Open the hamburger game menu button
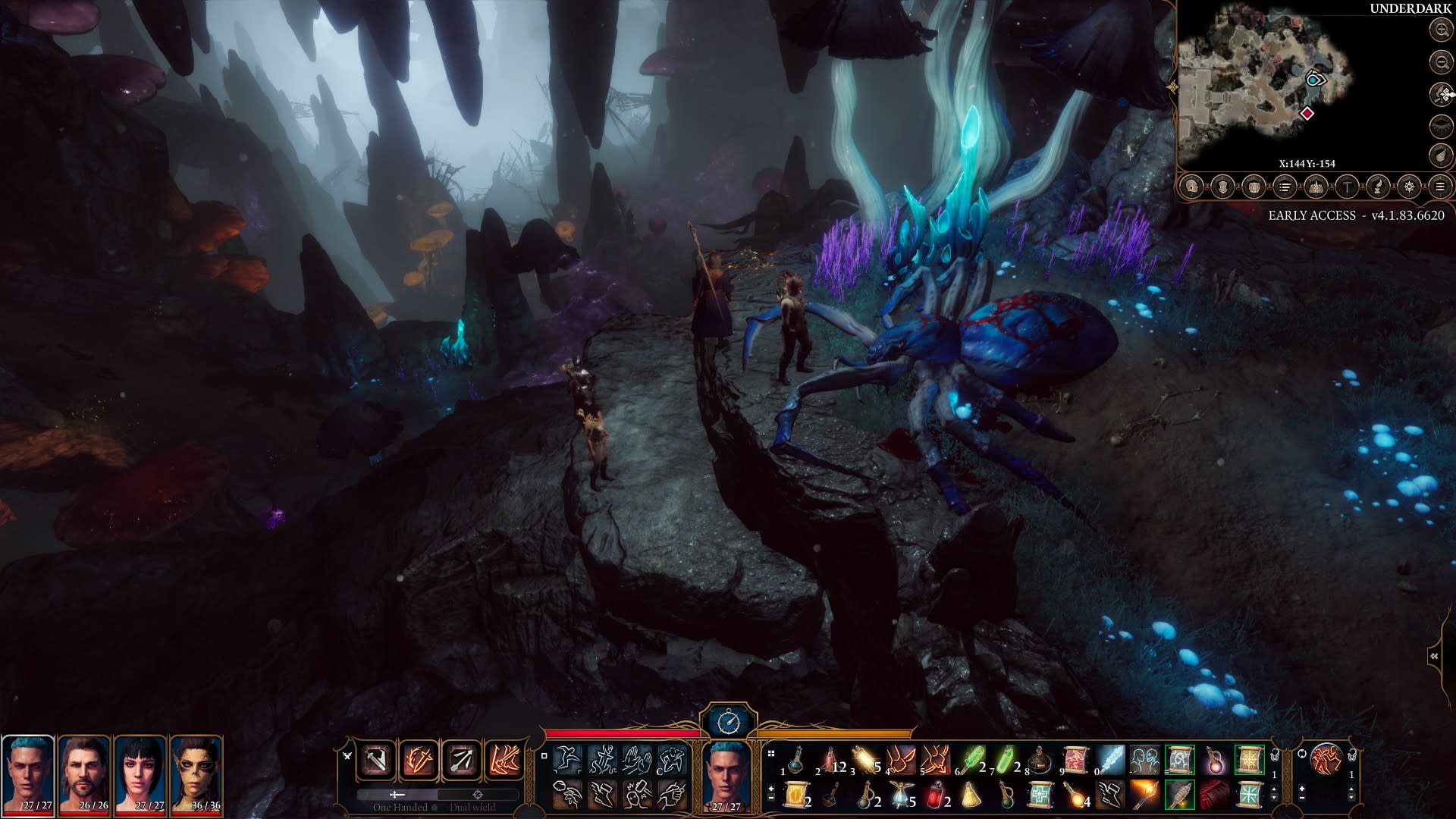The height and width of the screenshot is (819, 1456). (x=1439, y=186)
